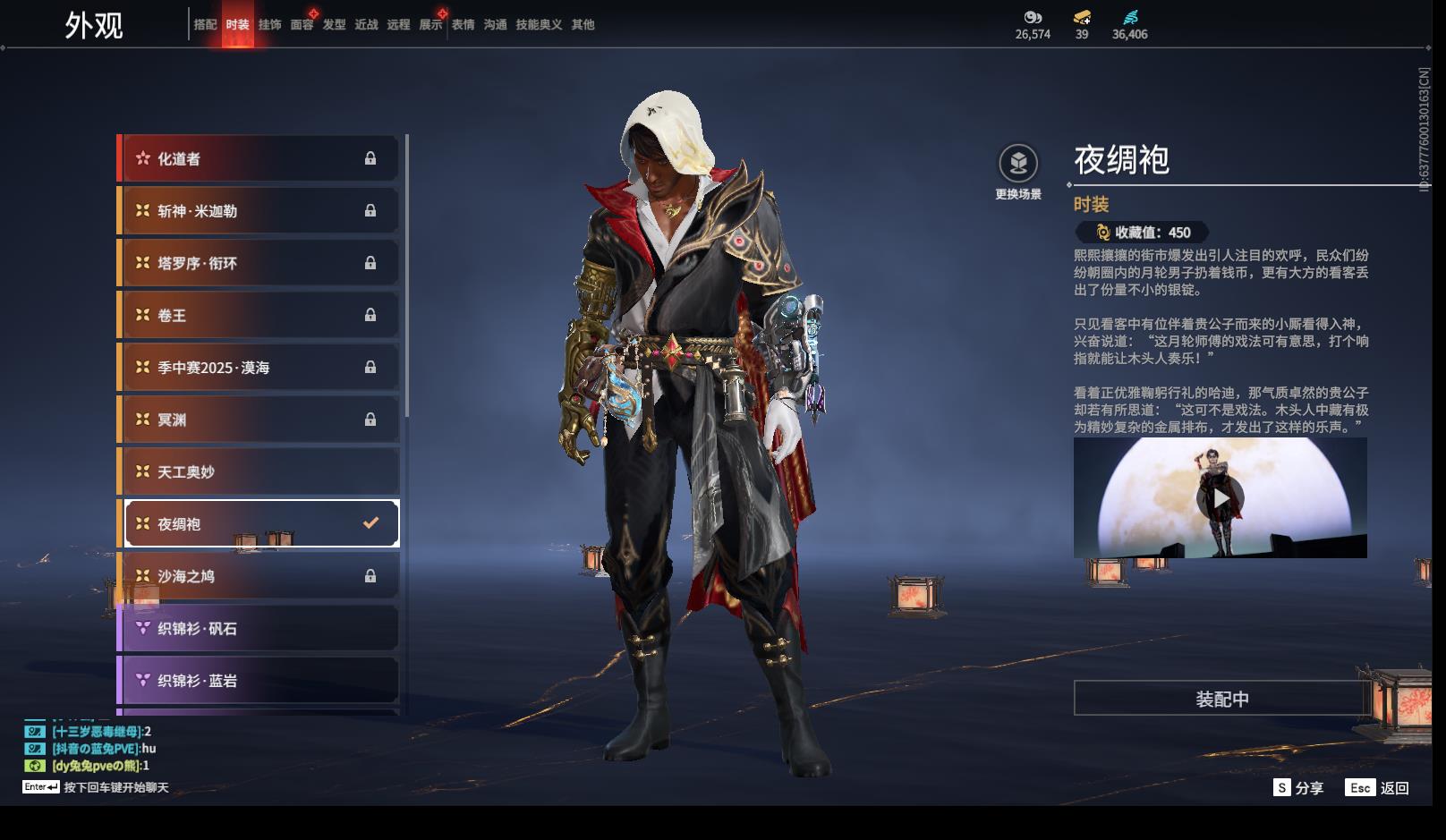The height and width of the screenshot is (840, 1446).
Task: Select the 面容 tab
Action: pyautogui.click(x=302, y=25)
